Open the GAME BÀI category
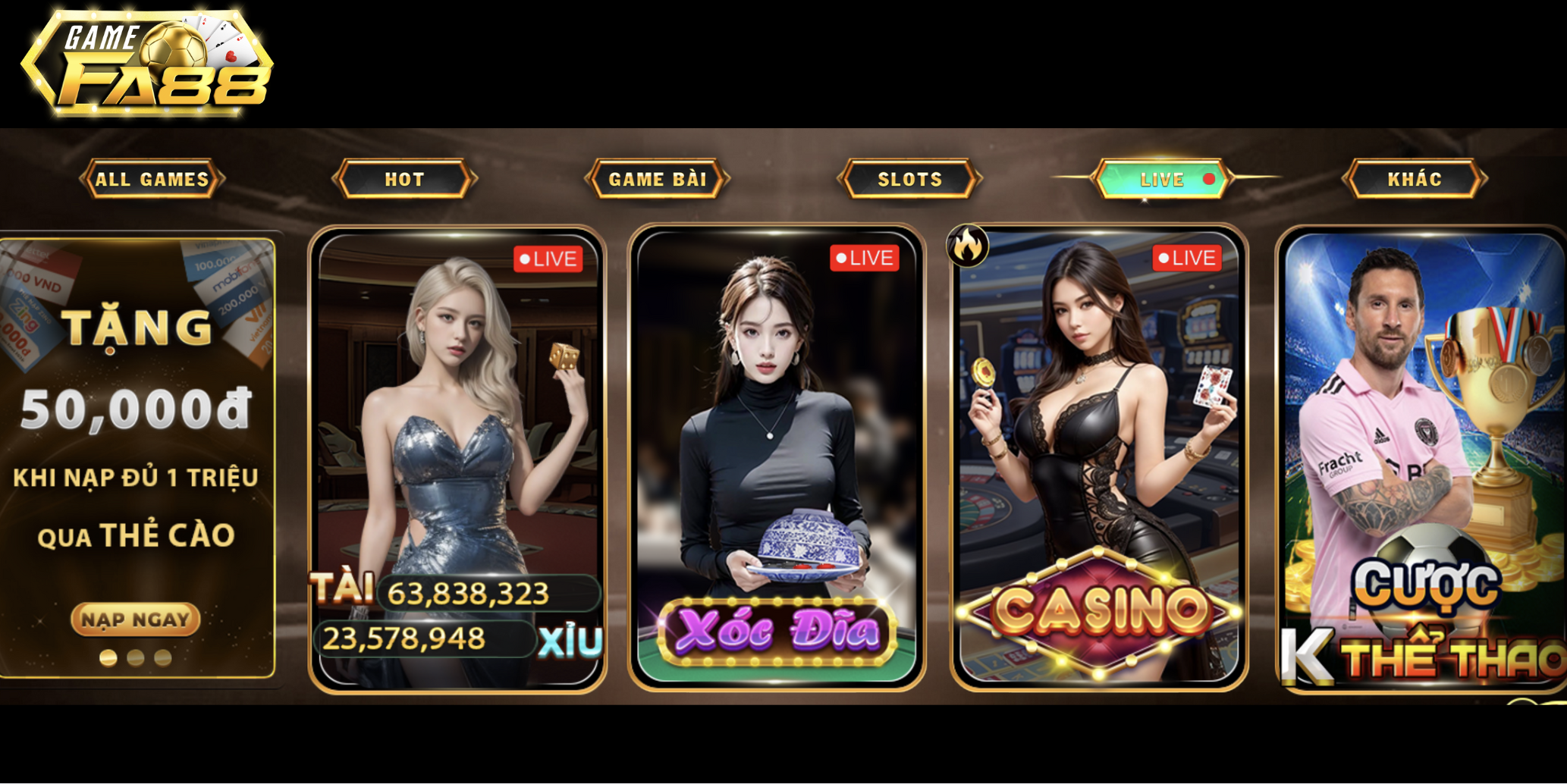This screenshot has height=784, width=1567. [x=659, y=180]
